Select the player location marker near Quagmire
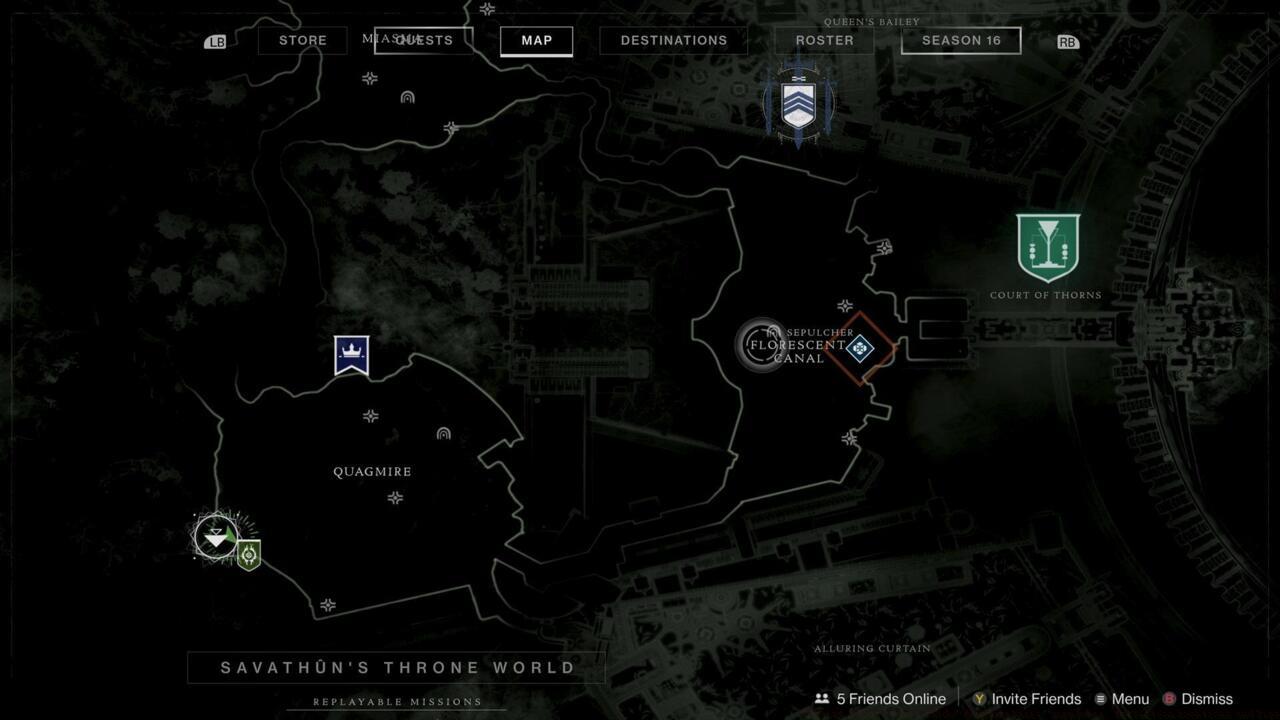1280x720 pixels. coord(215,537)
